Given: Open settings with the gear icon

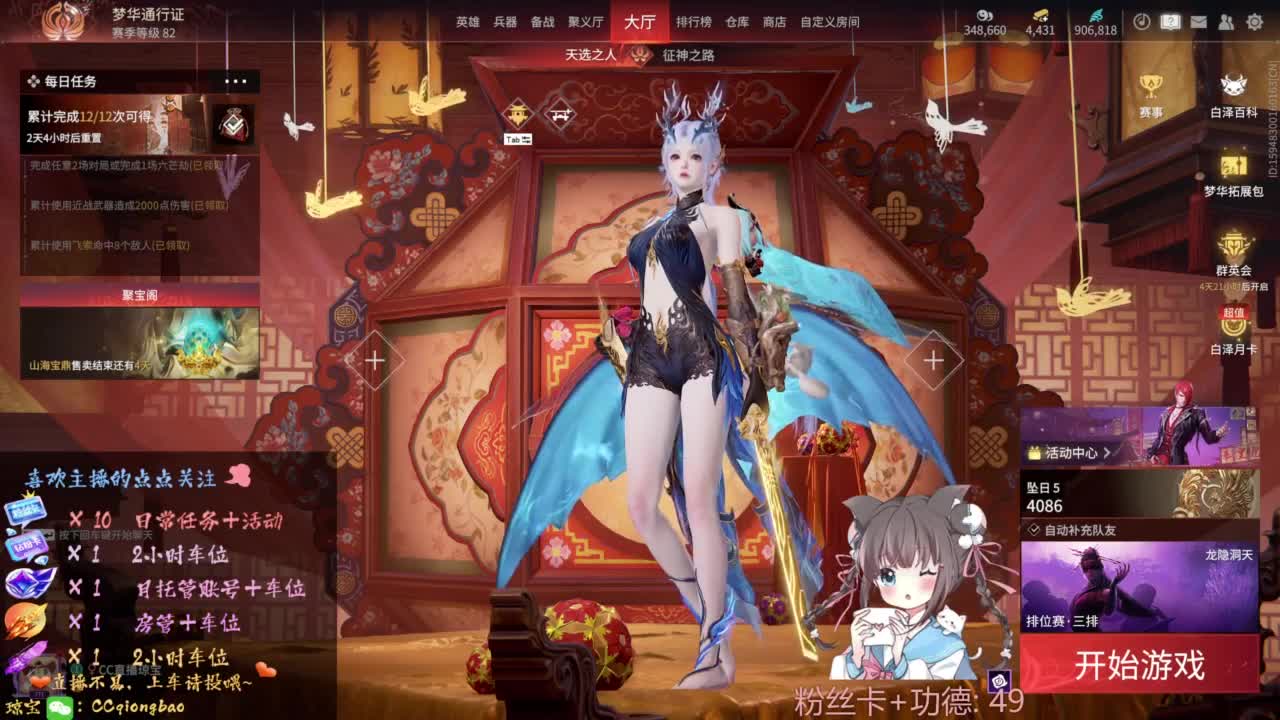Looking at the screenshot, I should (x=1253, y=21).
